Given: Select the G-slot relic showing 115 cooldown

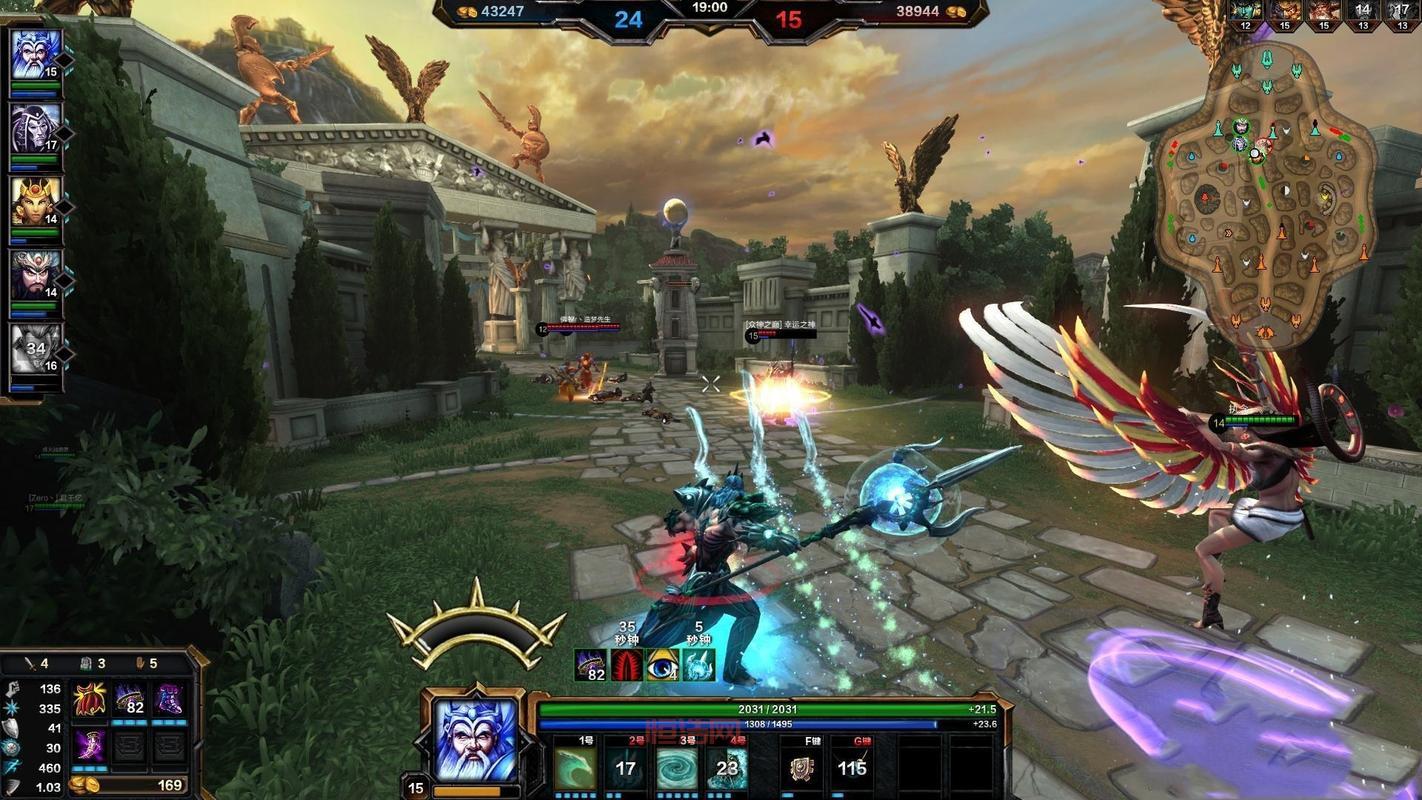Looking at the screenshot, I should (852, 768).
